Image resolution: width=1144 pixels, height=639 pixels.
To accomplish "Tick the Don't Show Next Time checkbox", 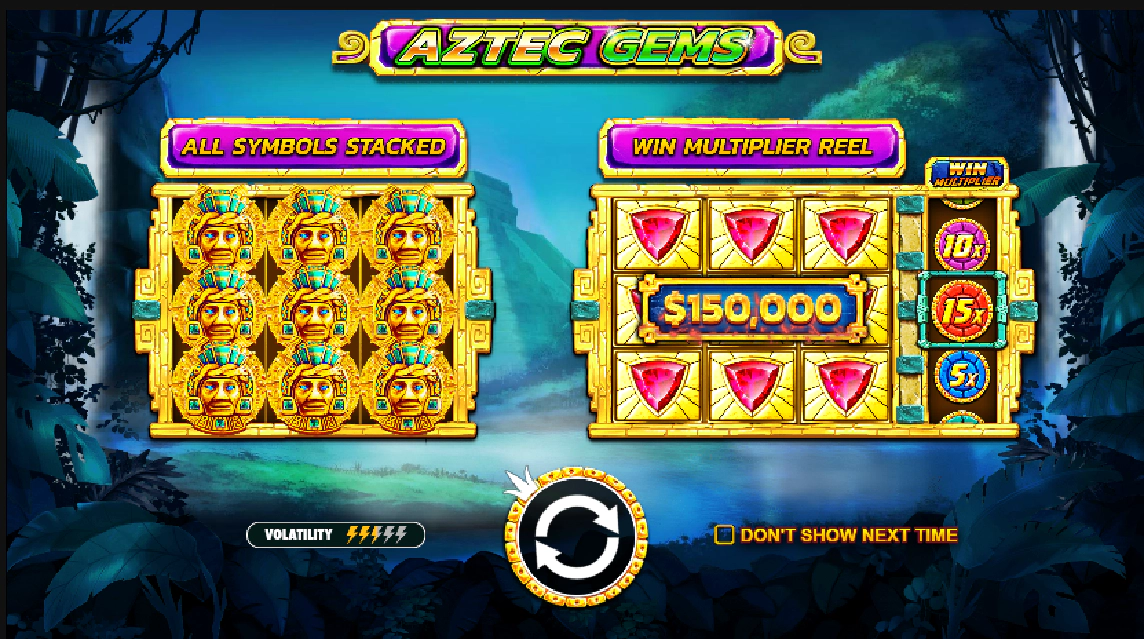I will 725,535.
